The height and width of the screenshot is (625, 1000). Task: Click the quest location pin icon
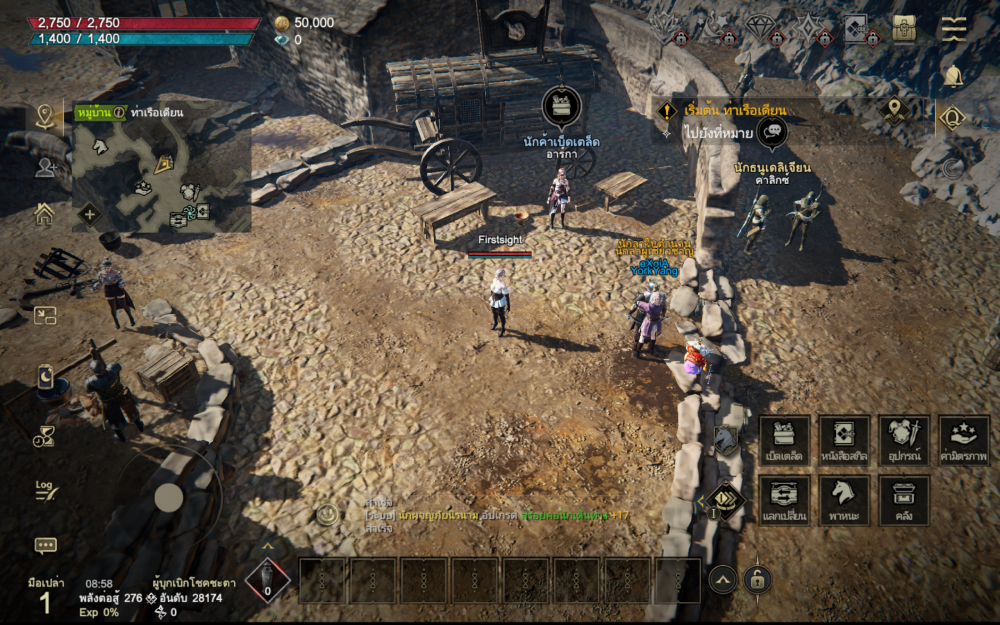[x=893, y=109]
